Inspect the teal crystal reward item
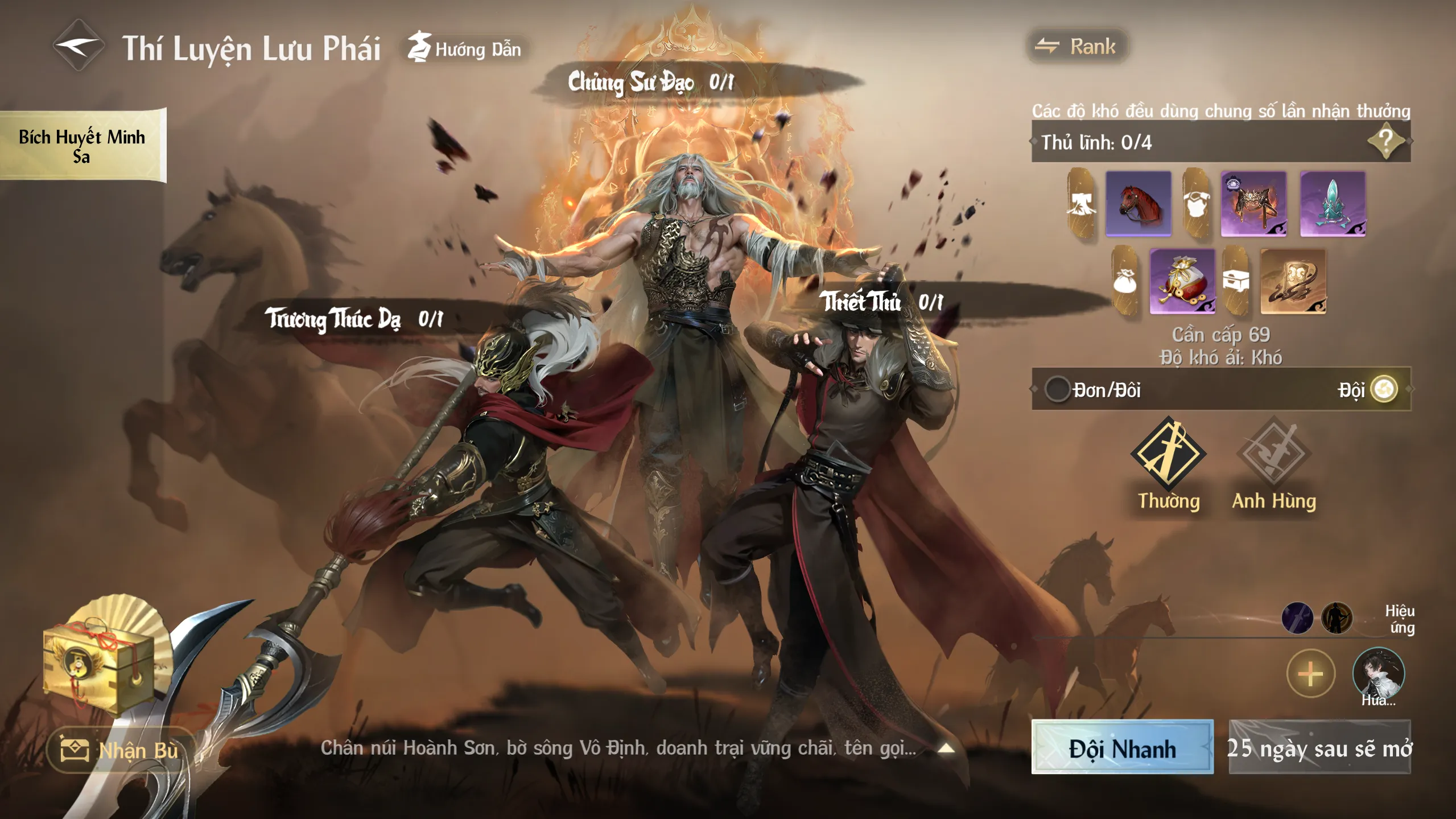 [1332, 203]
